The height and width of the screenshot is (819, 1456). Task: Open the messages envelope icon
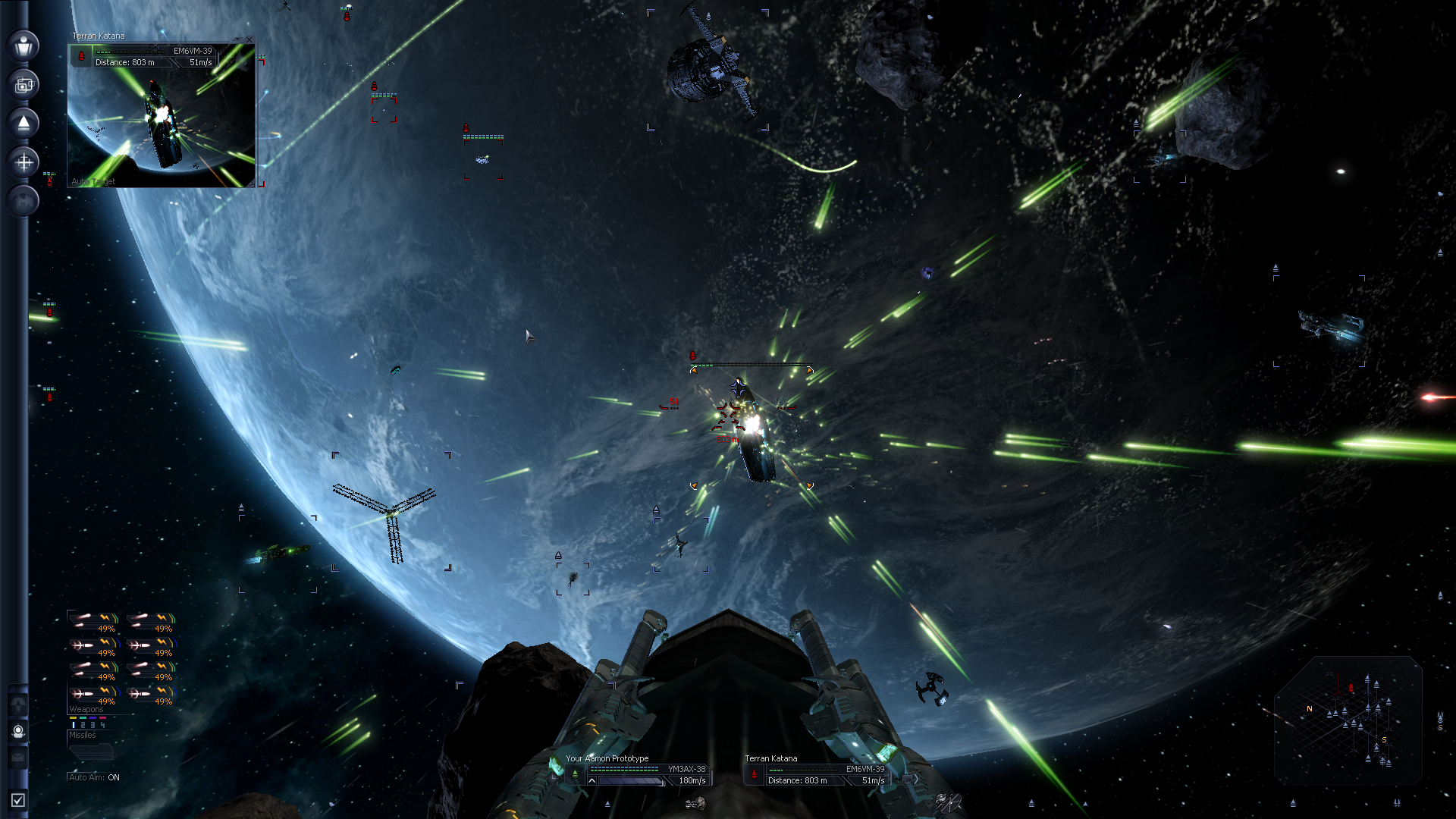tap(18, 757)
